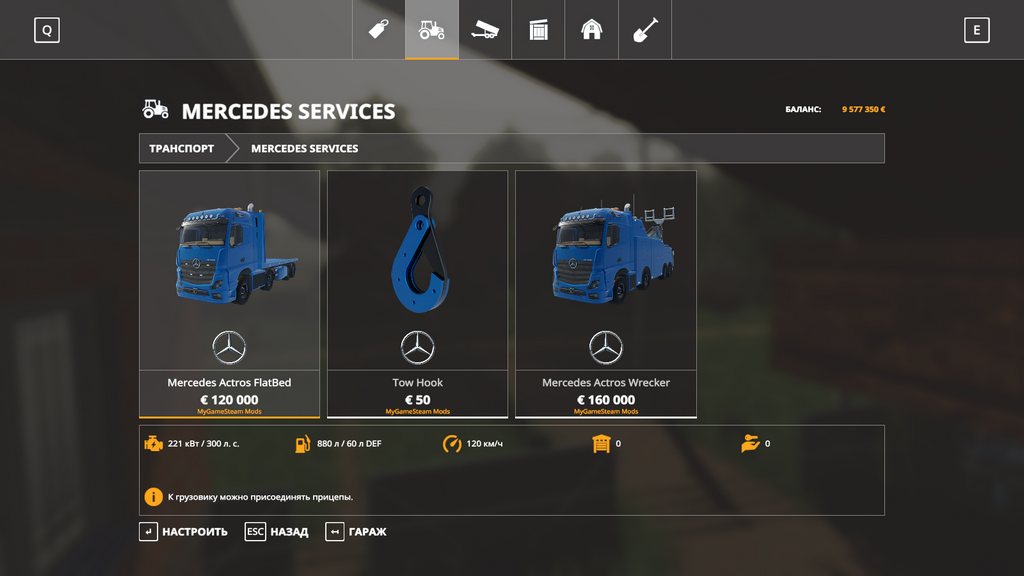Show the container objects tab

coord(538,30)
